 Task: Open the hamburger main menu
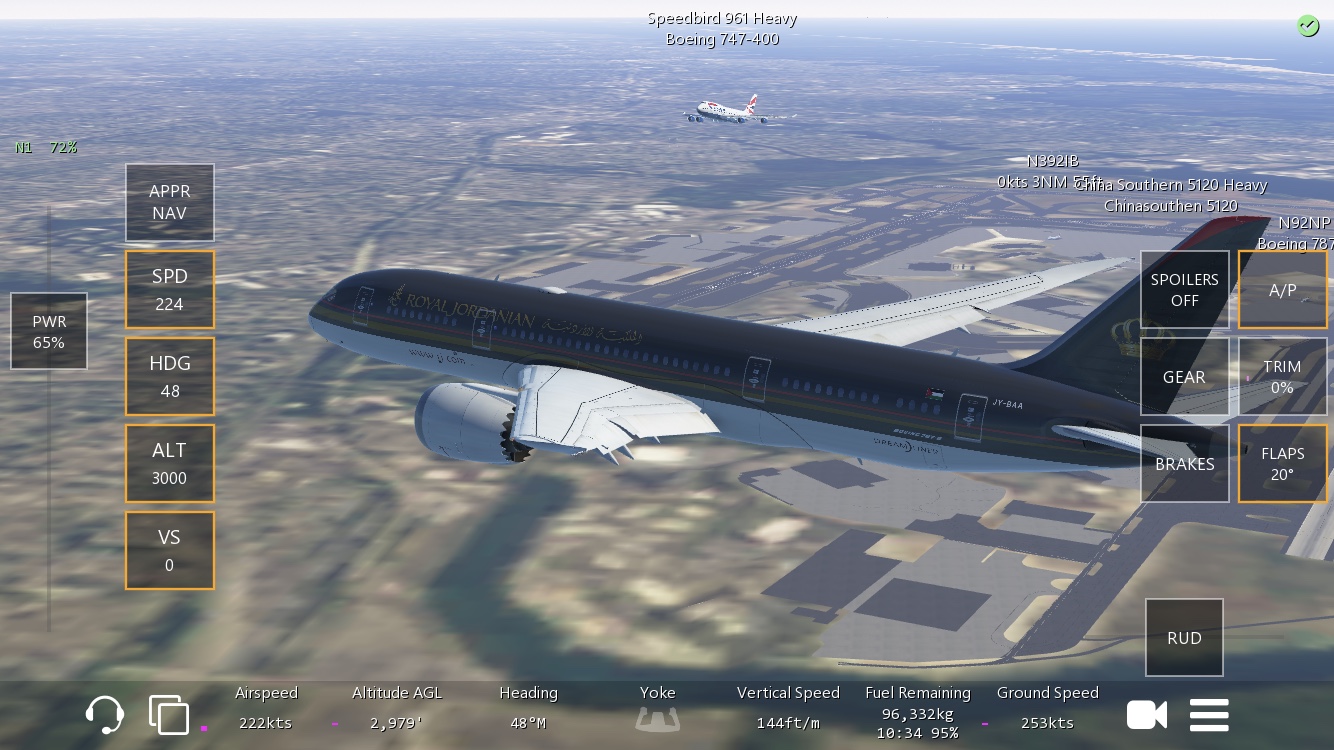point(1209,715)
